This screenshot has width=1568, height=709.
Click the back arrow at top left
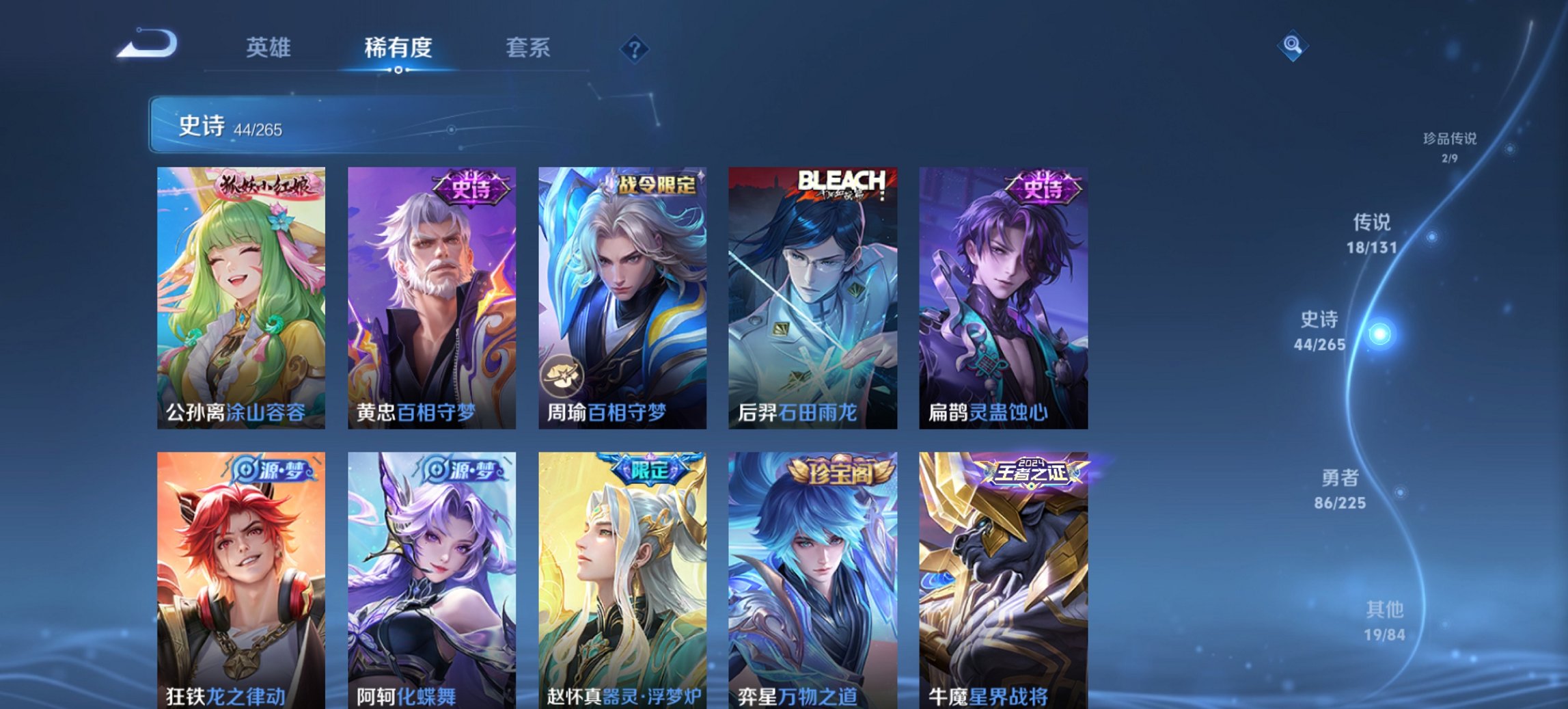[x=147, y=44]
